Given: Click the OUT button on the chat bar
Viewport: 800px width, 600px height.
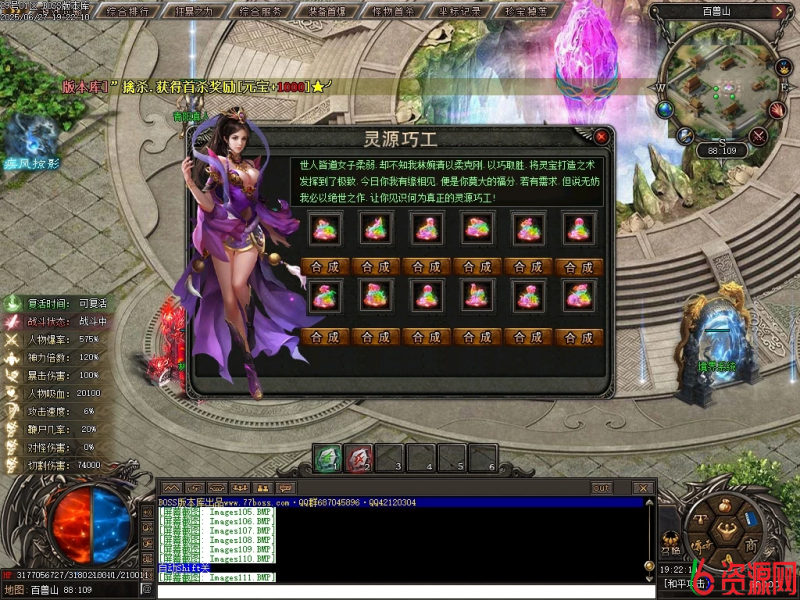Looking at the screenshot, I should [600, 488].
